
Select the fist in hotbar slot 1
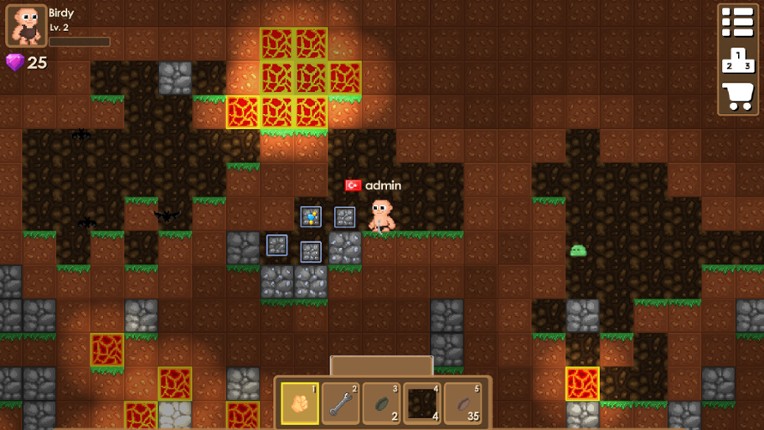click(300, 403)
